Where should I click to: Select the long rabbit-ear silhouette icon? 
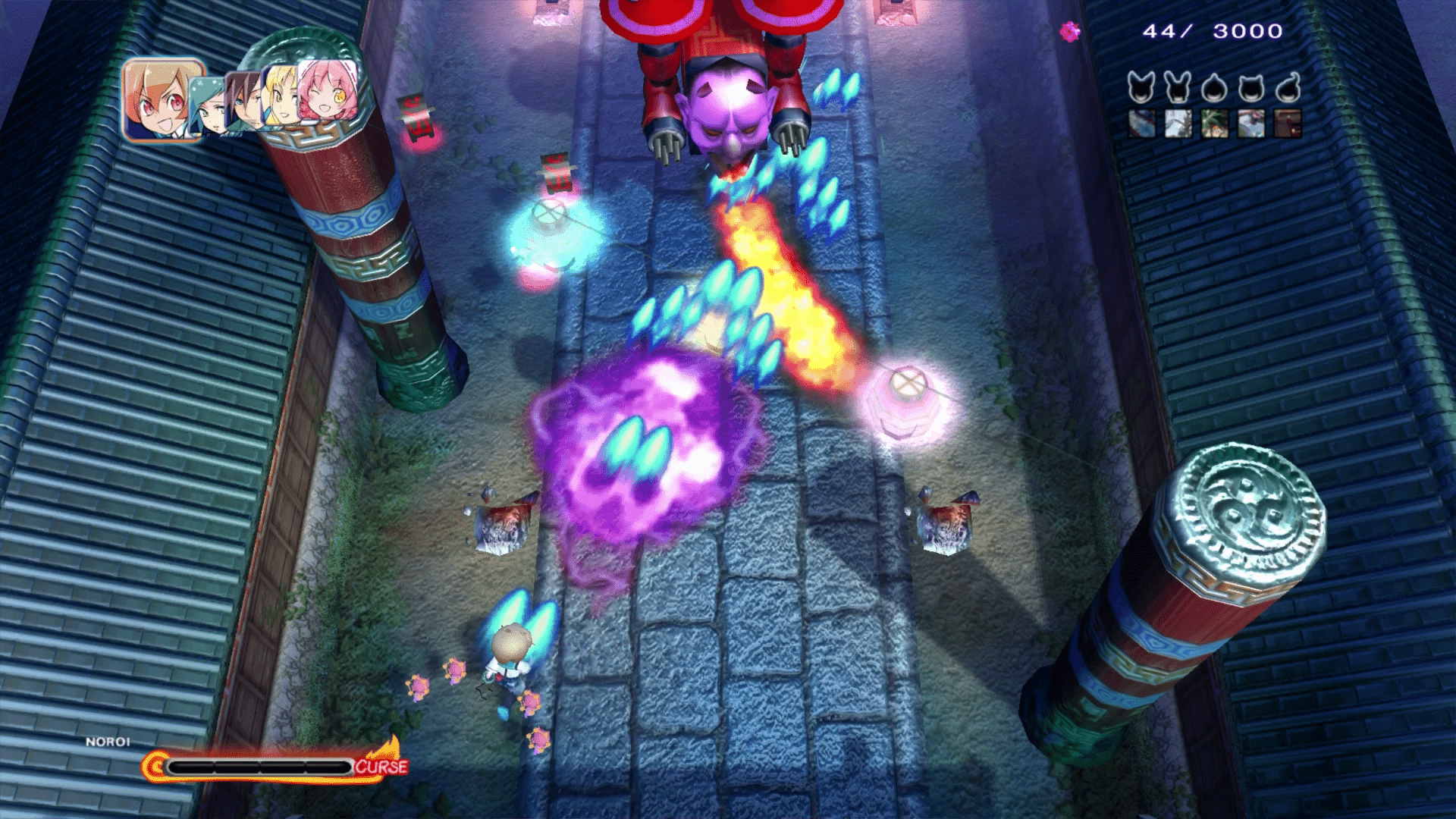1178,88
